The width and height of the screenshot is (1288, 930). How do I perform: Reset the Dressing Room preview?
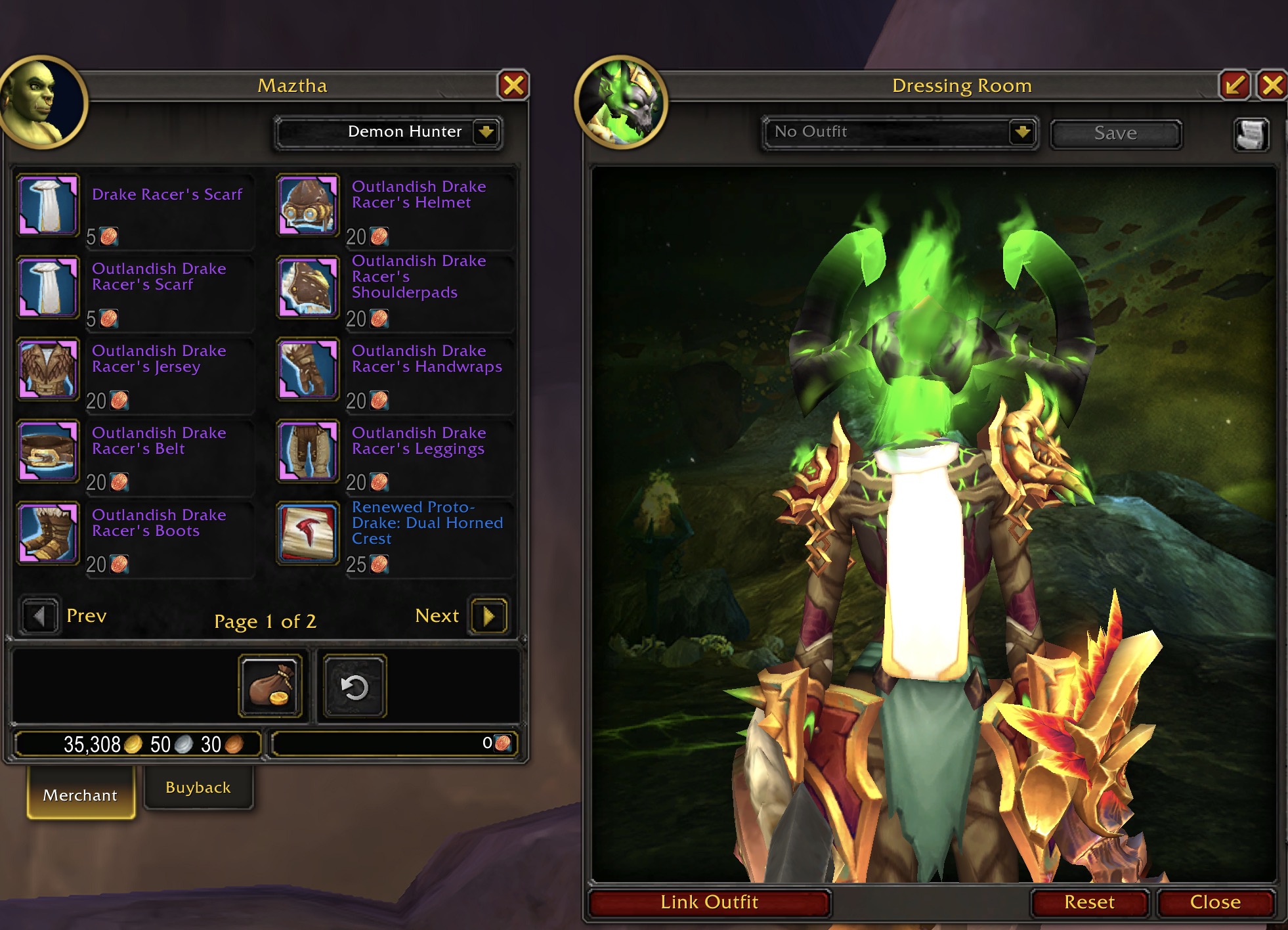click(1089, 902)
